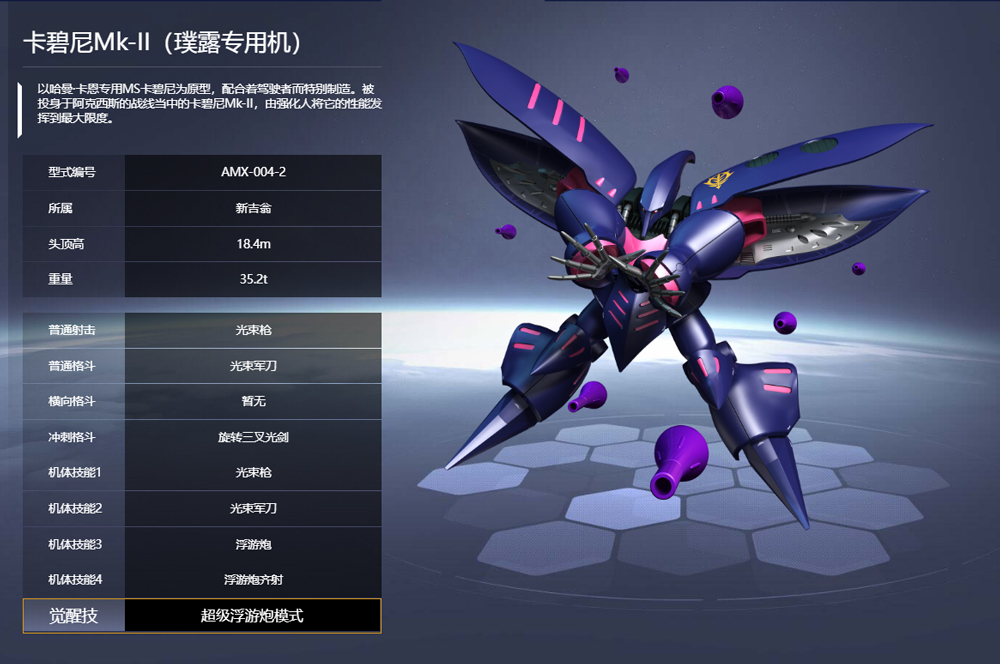Select the 普通射击 skill row
1000x664 pixels.
coord(202,330)
